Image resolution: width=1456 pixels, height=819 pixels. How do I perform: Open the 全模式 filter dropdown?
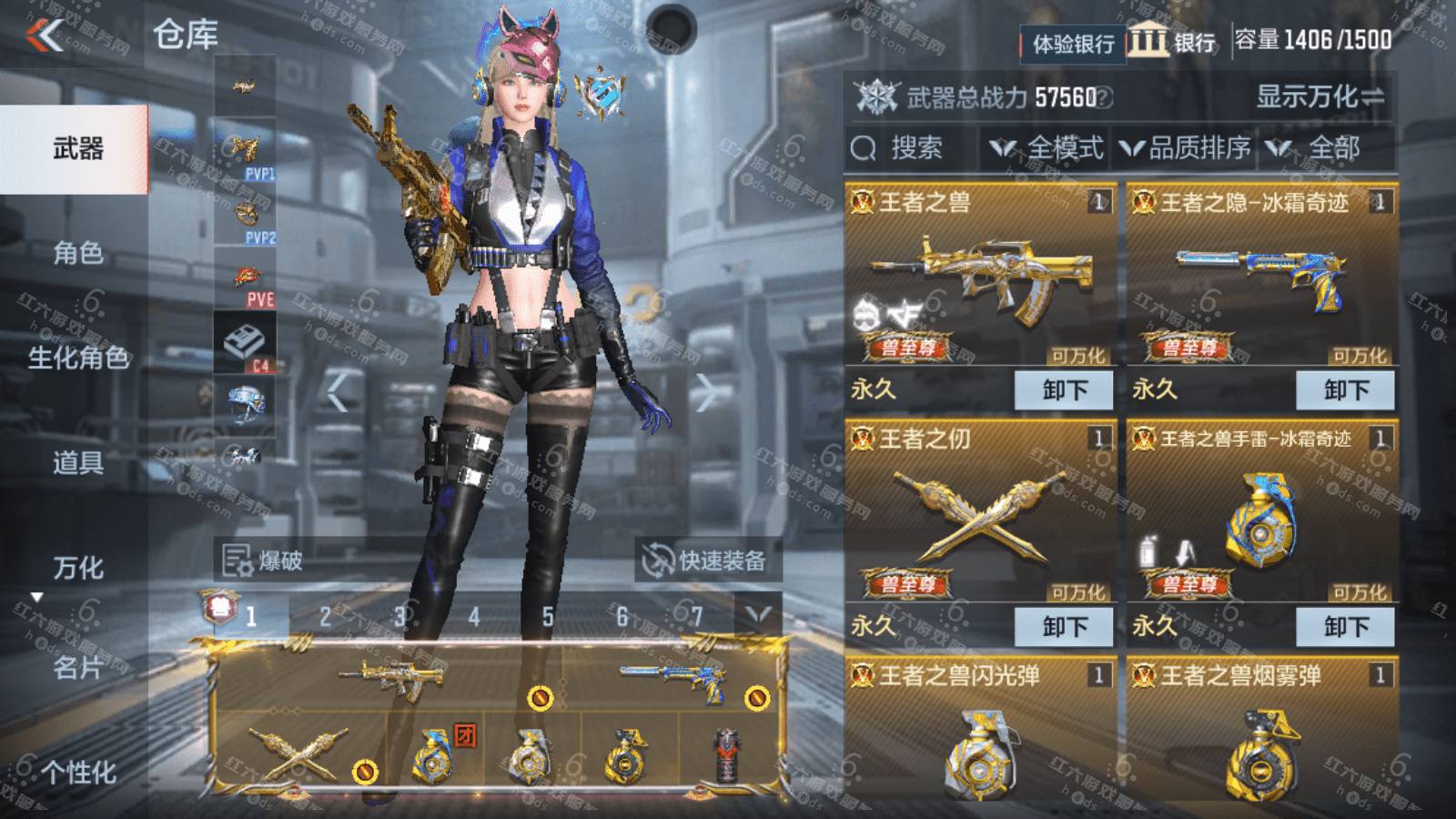click(x=1046, y=148)
